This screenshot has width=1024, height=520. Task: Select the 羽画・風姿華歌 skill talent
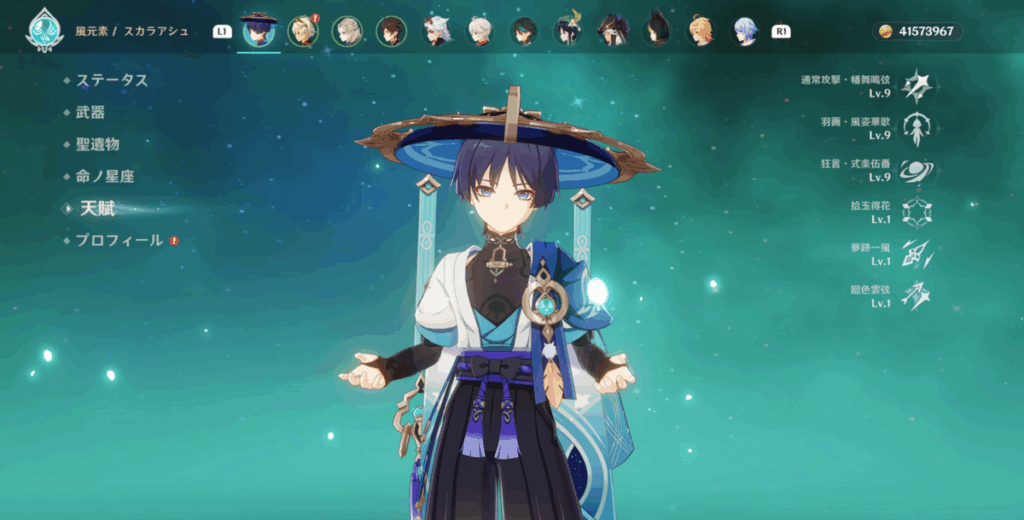coord(916,128)
